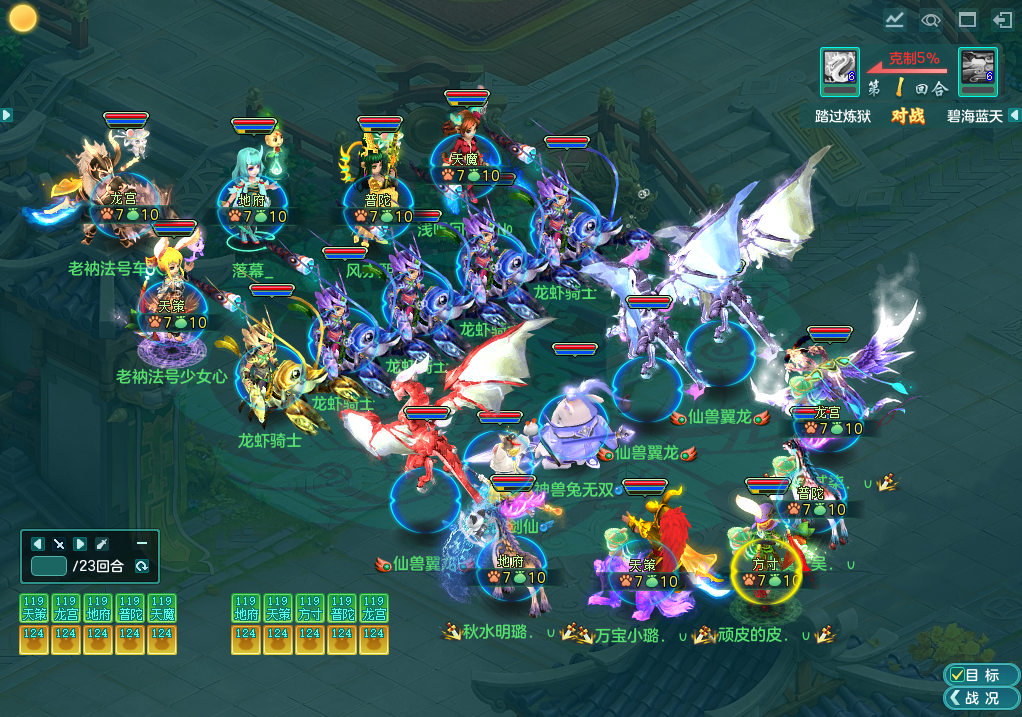The height and width of the screenshot is (717, 1022).
Task: Expand the 战况 battle status panel
Action: point(980,697)
